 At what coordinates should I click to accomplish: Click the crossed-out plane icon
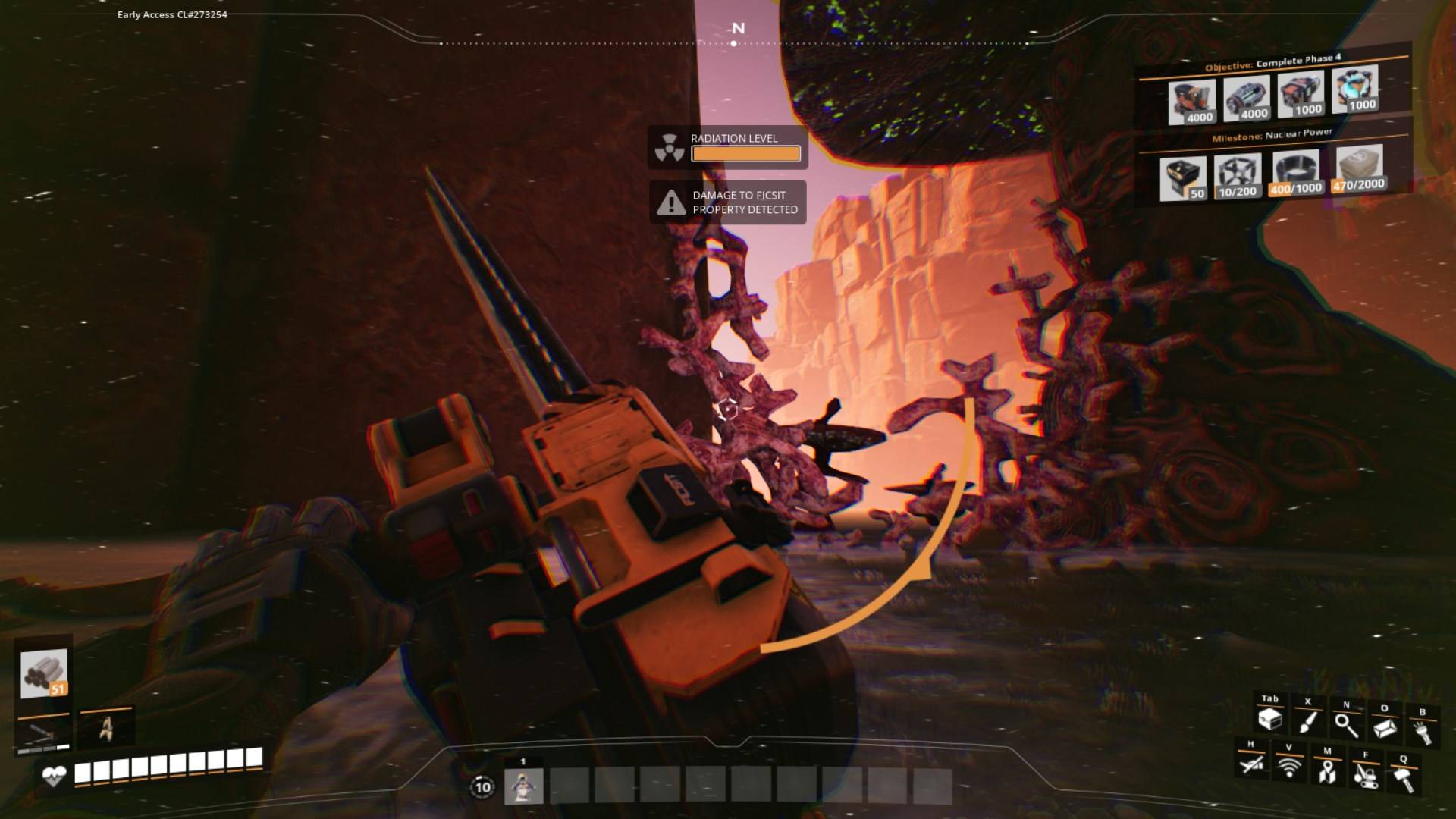point(1250,764)
